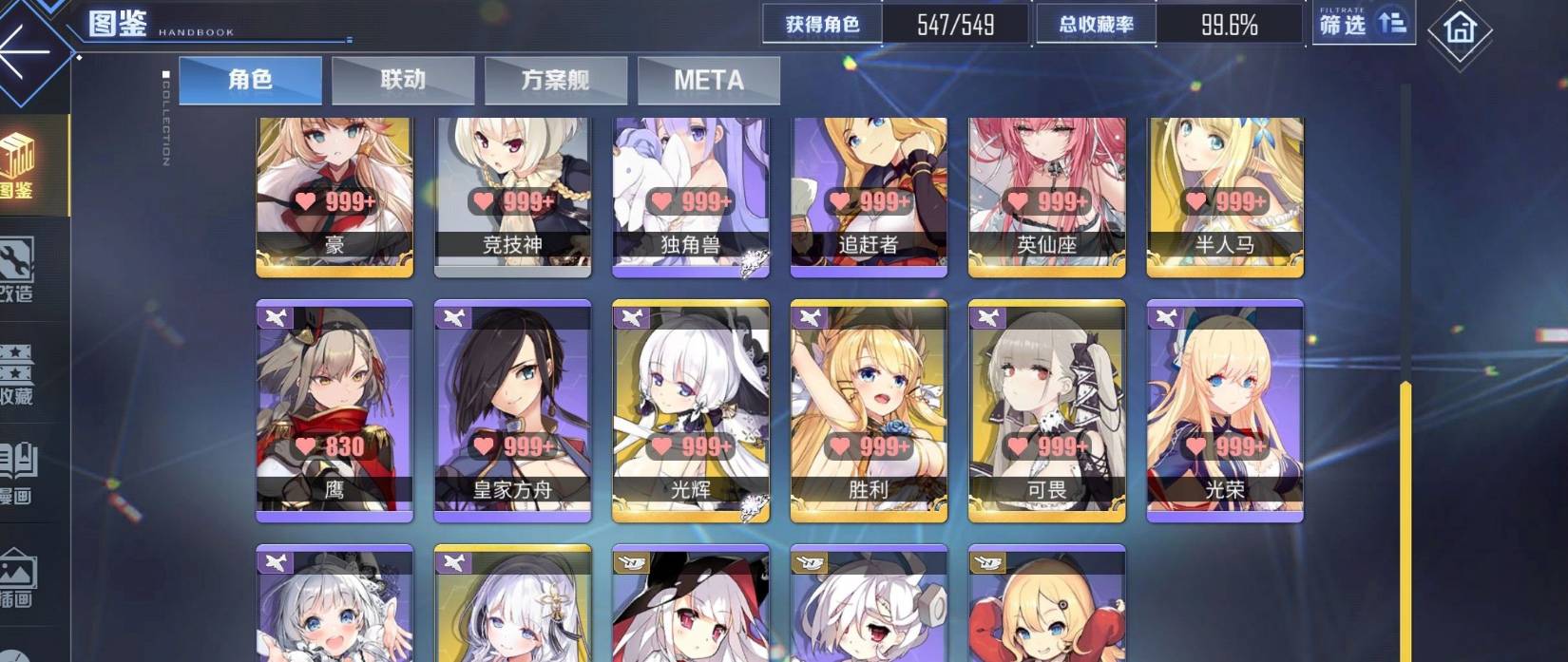Image resolution: width=1568 pixels, height=662 pixels.
Task: Go back using the arrow button
Action: (24, 49)
